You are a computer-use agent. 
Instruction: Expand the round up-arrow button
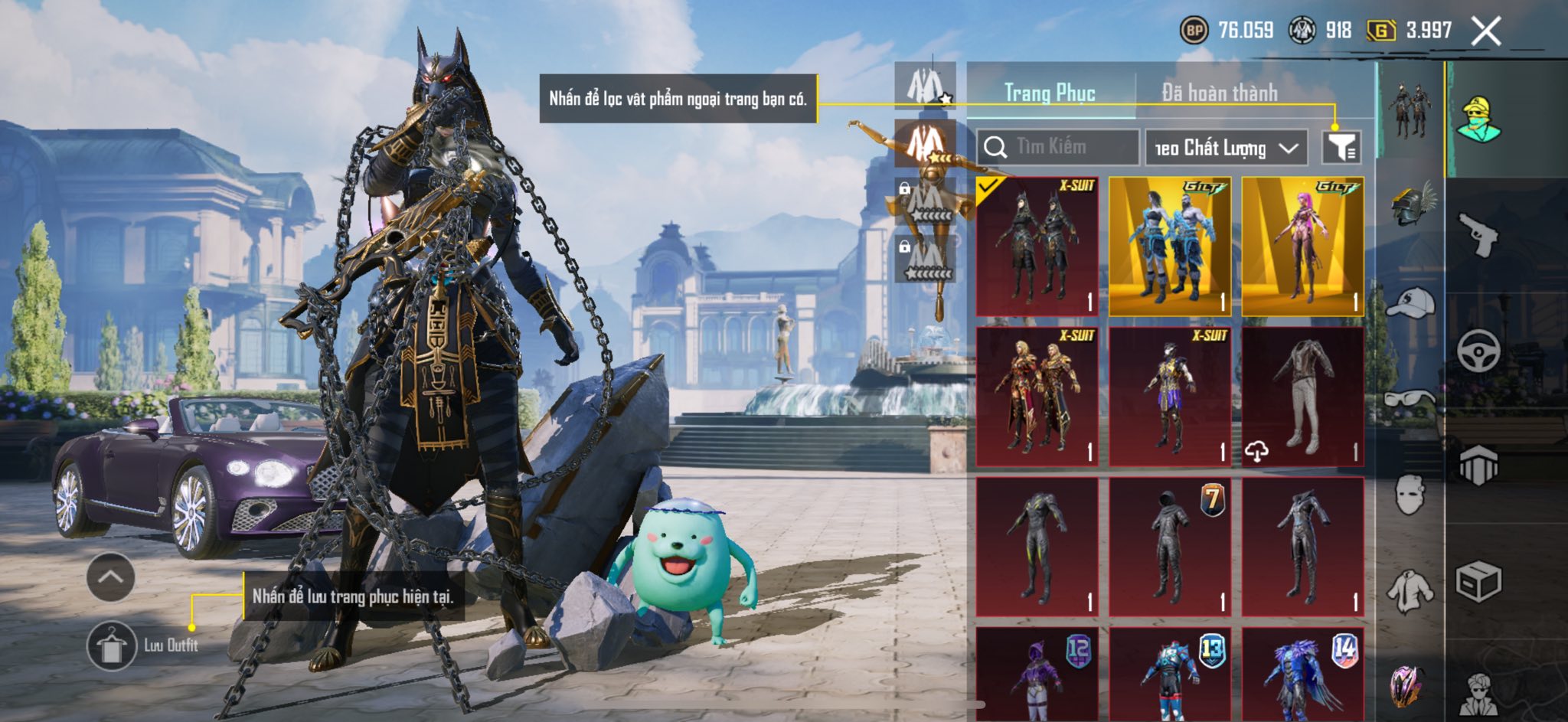[110, 577]
